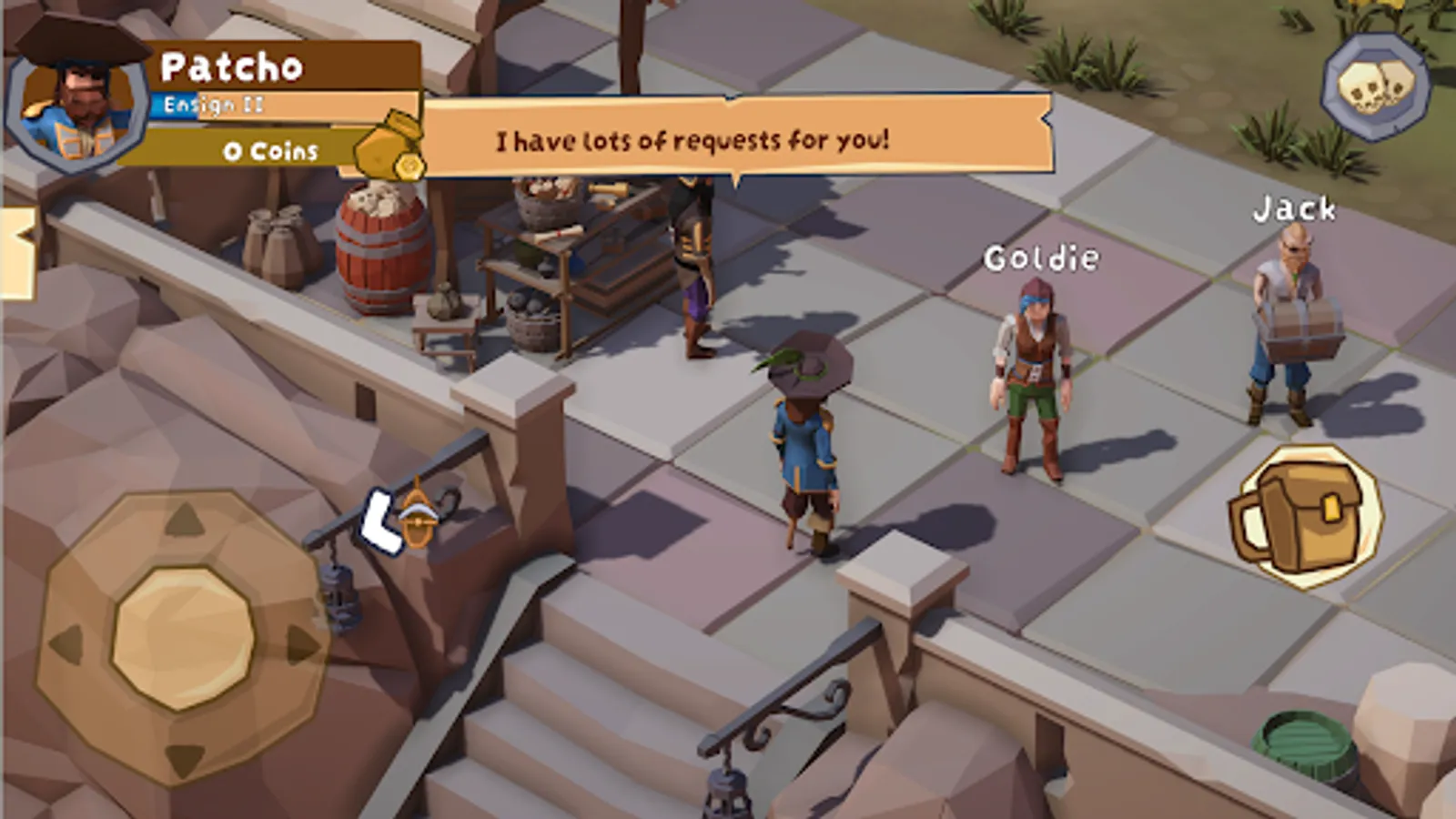Tap the virtual joystick center knob
The height and width of the screenshot is (819, 1456).
click(x=183, y=638)
